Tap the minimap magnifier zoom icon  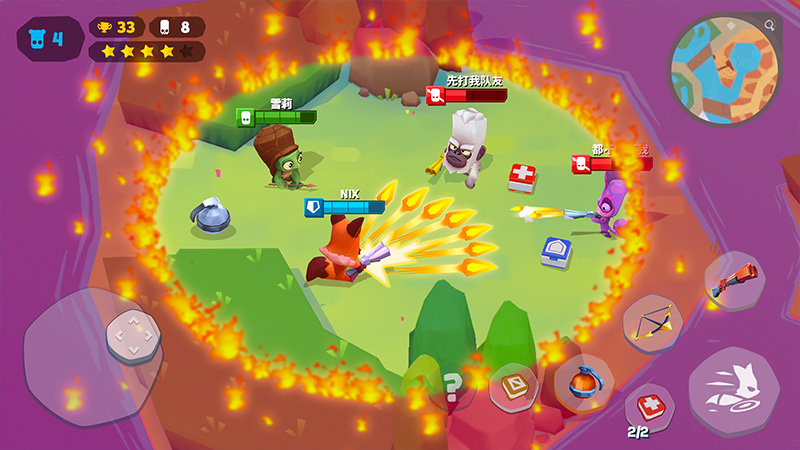769,24
